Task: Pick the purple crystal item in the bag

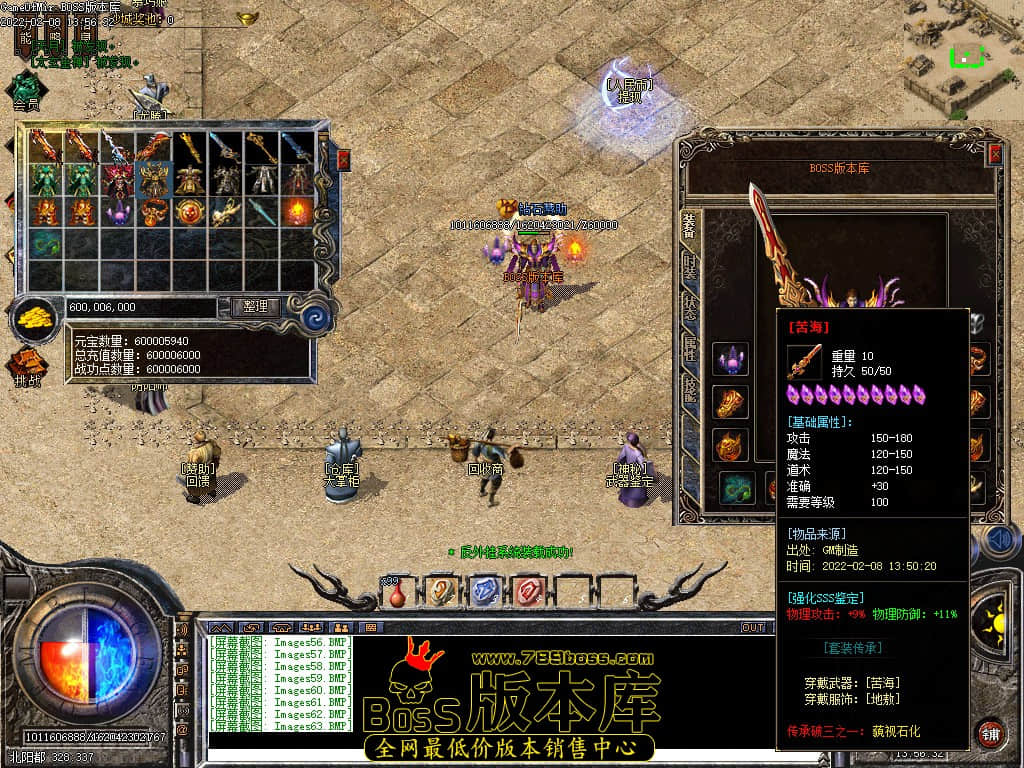Action: coord(118,212)
